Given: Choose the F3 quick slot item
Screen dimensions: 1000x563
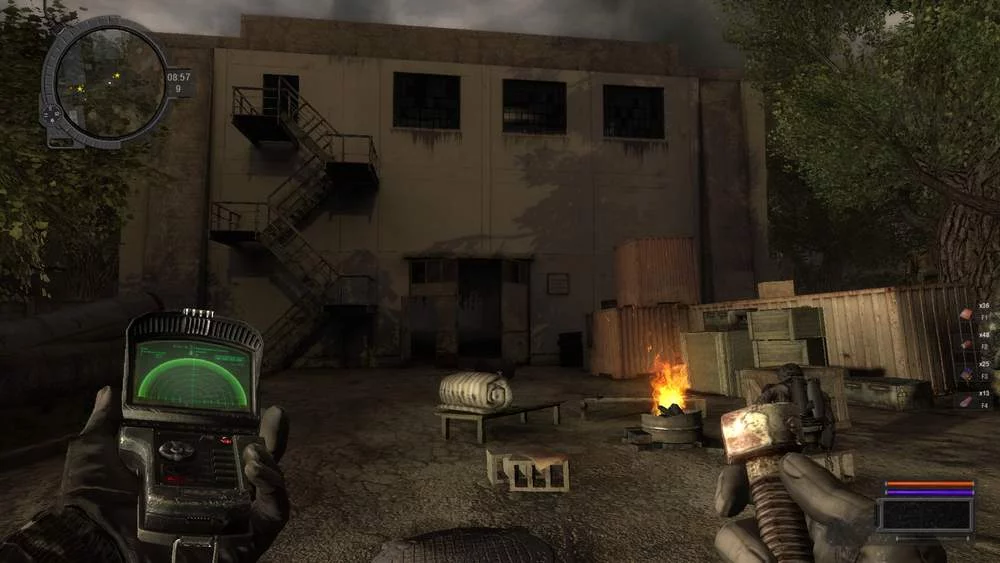Looking at the screenshot, I should coord(966,372).
